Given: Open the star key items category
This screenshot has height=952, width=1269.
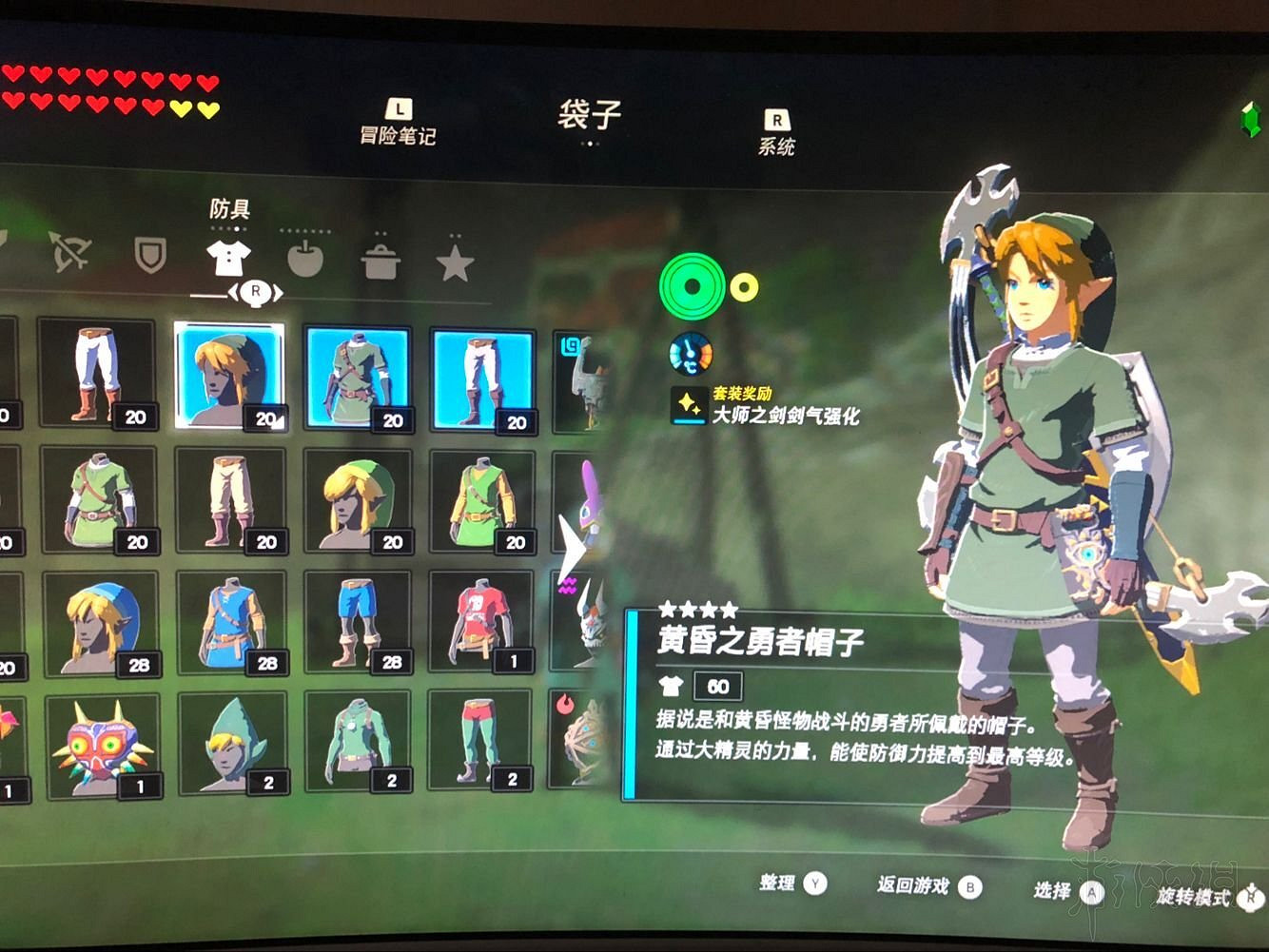Looking at the screenshot, I should 454,259.
